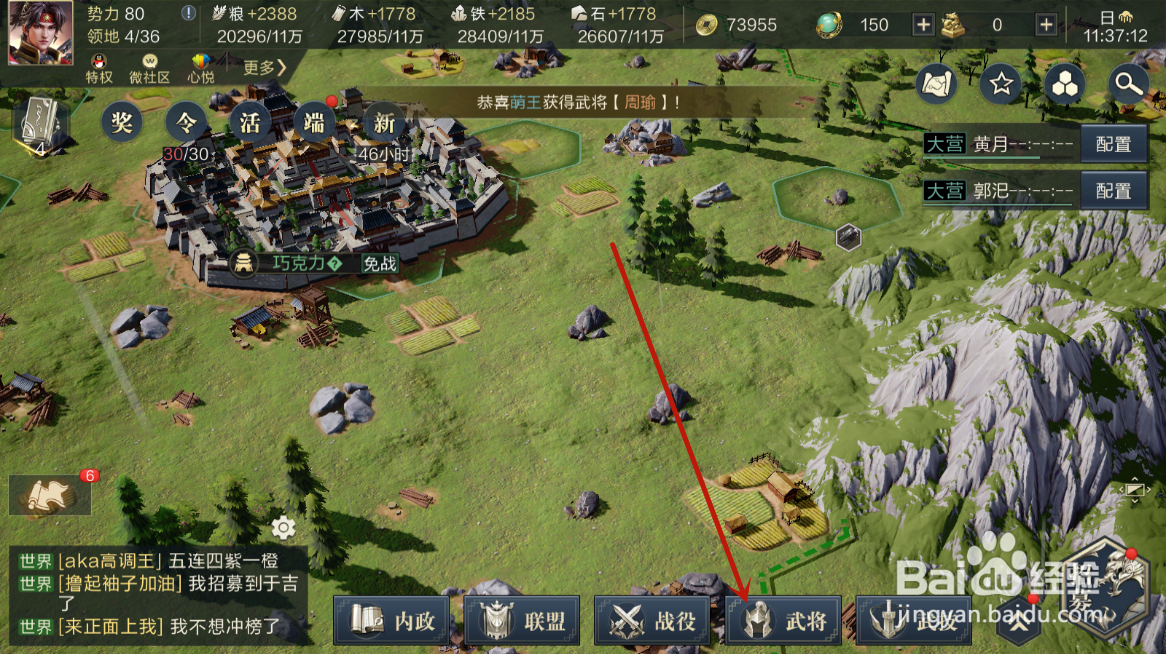Click the player avatar portrait

pyautogui.click(x=41, y=32)
